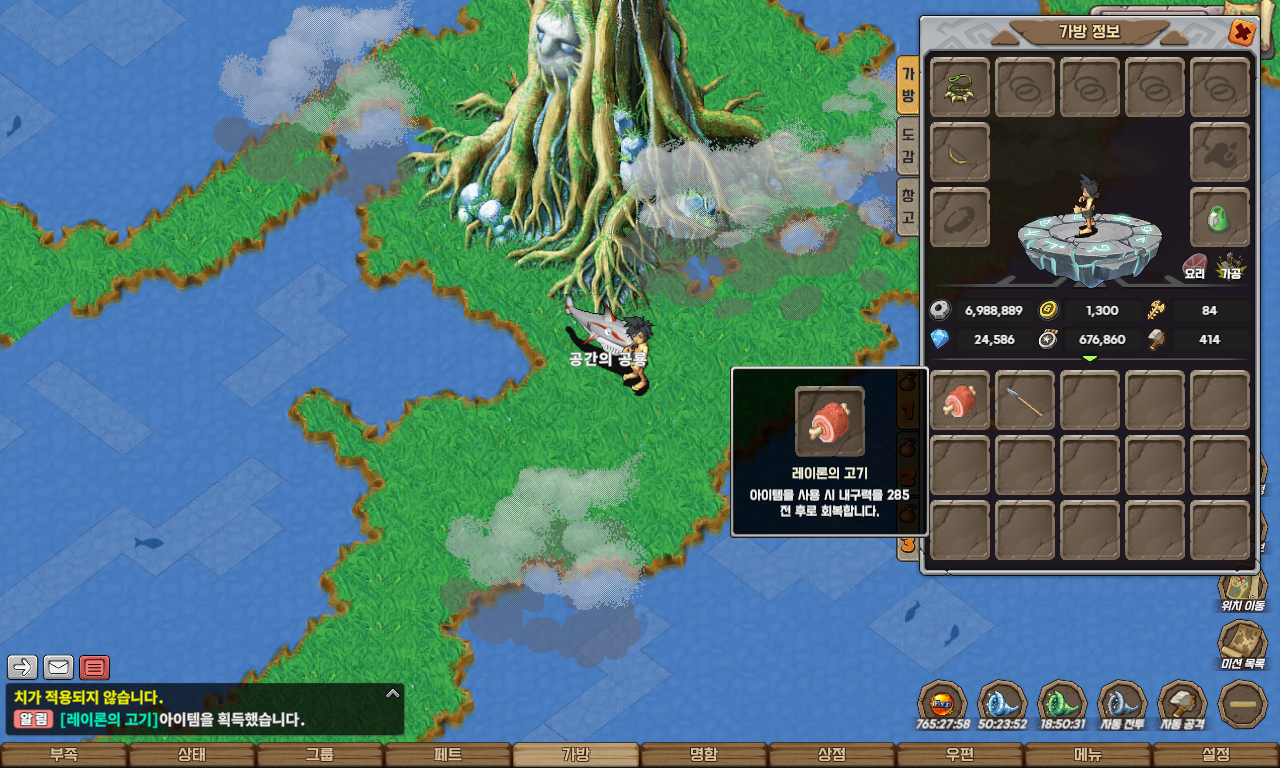Click the equipped claw necklace slot
This screenshot has width=1280, height=768.
pos(960,88)
